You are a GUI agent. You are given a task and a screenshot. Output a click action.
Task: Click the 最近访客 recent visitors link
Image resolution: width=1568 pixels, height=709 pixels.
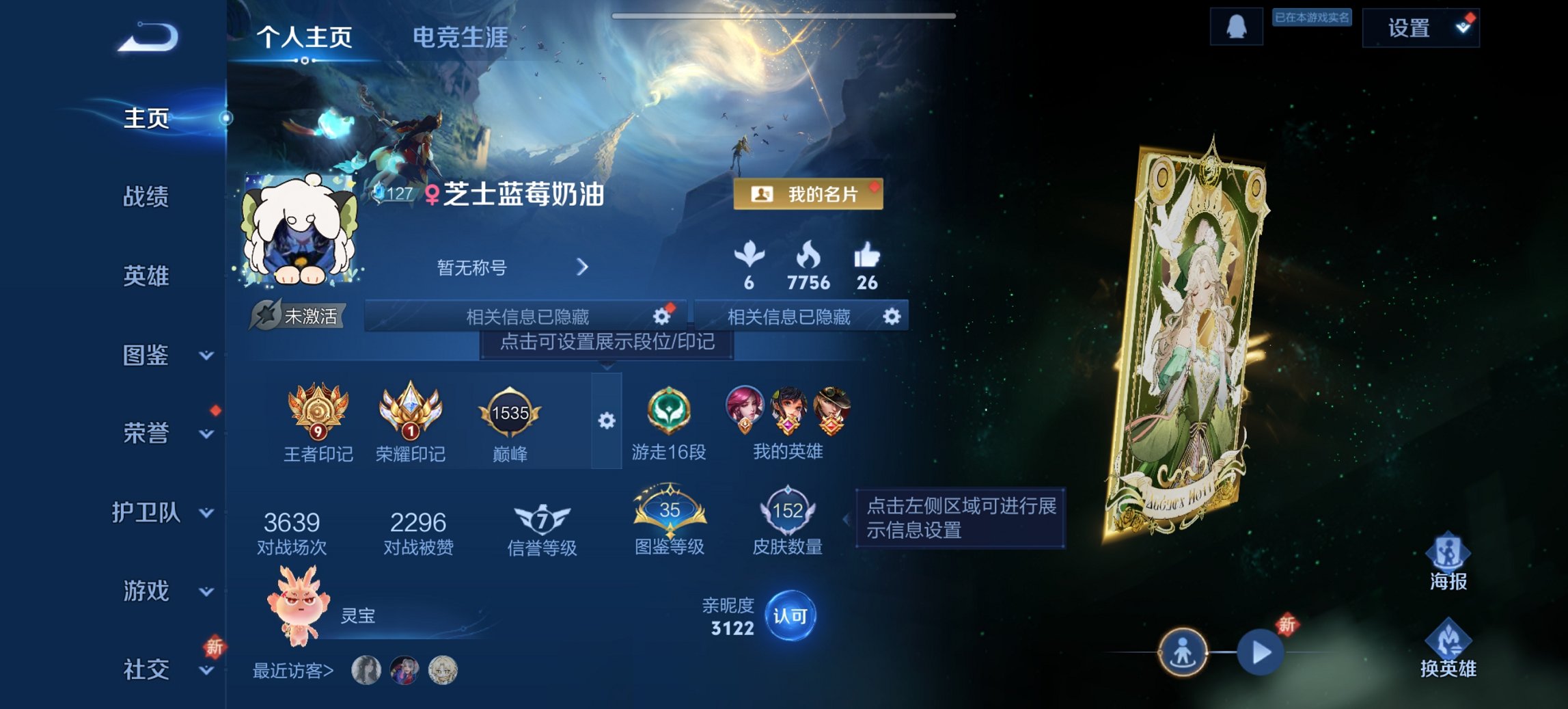click(x=294, y=671)
